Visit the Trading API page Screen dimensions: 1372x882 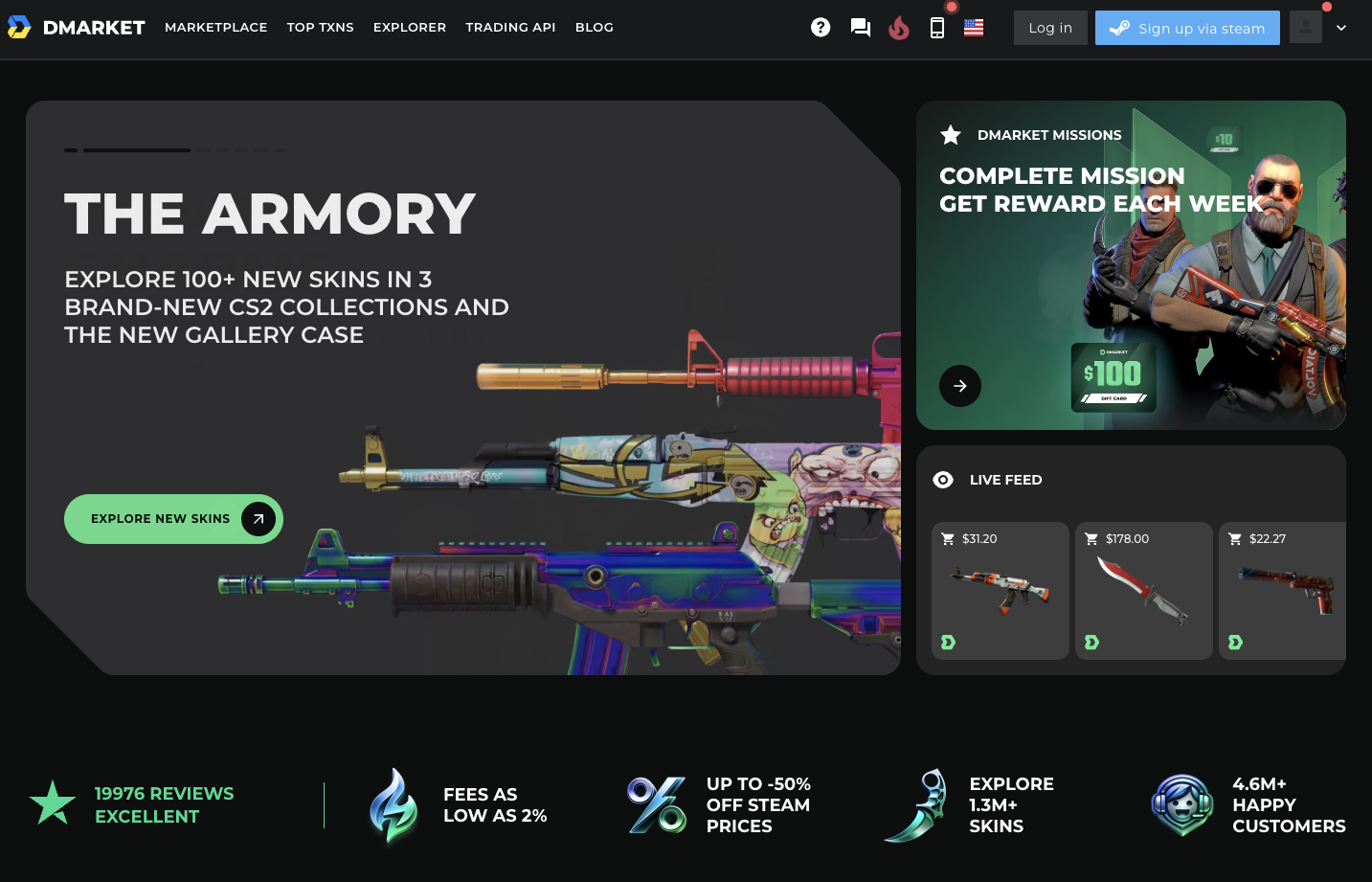point(510,28)
